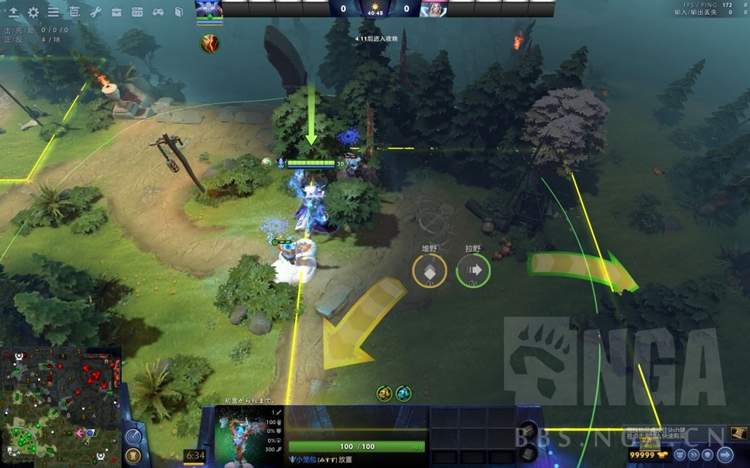Click the gold round buff icon above HUD

click(x=384, y=393)
